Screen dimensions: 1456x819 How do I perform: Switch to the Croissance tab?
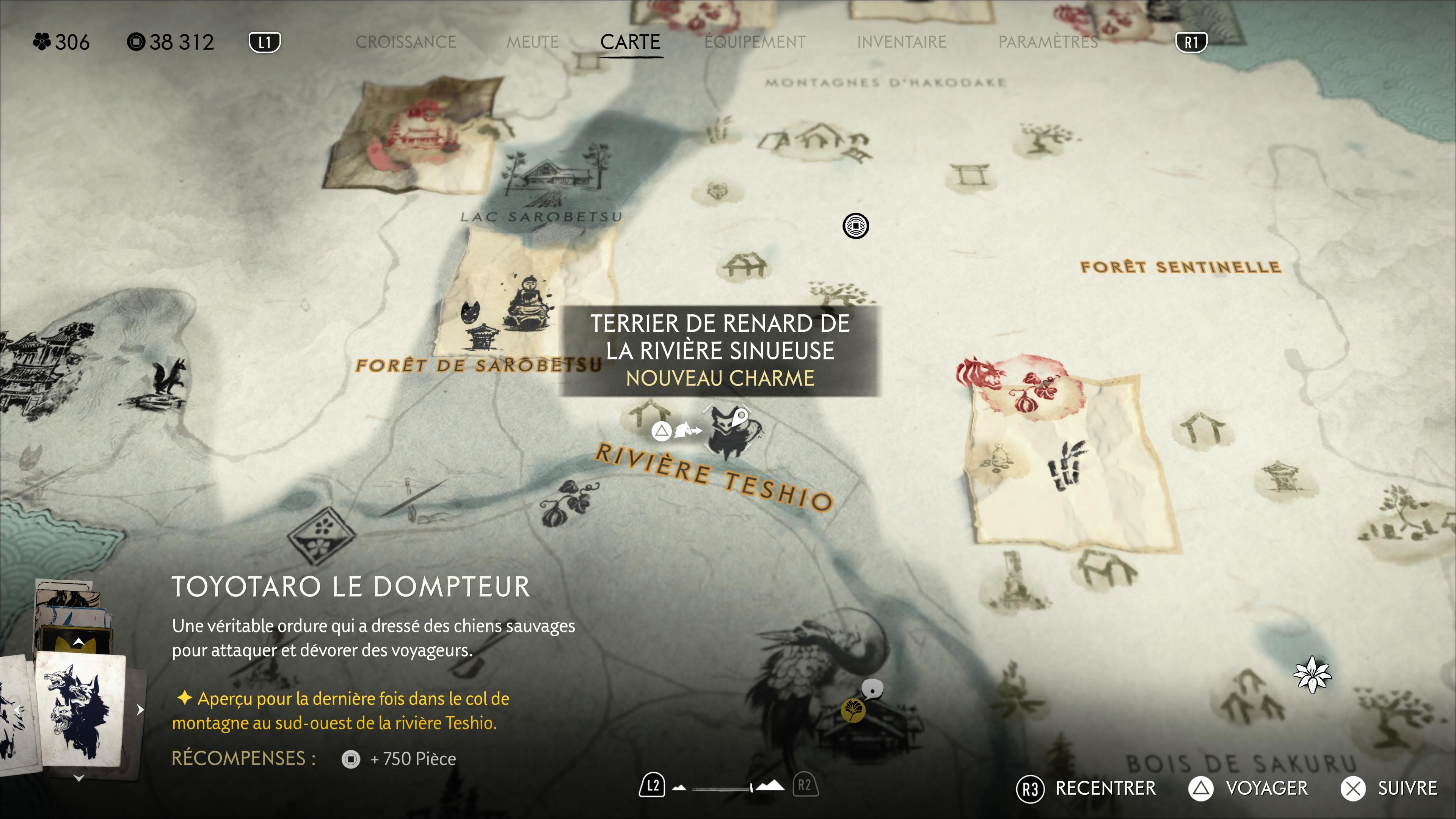click(405, 42)
